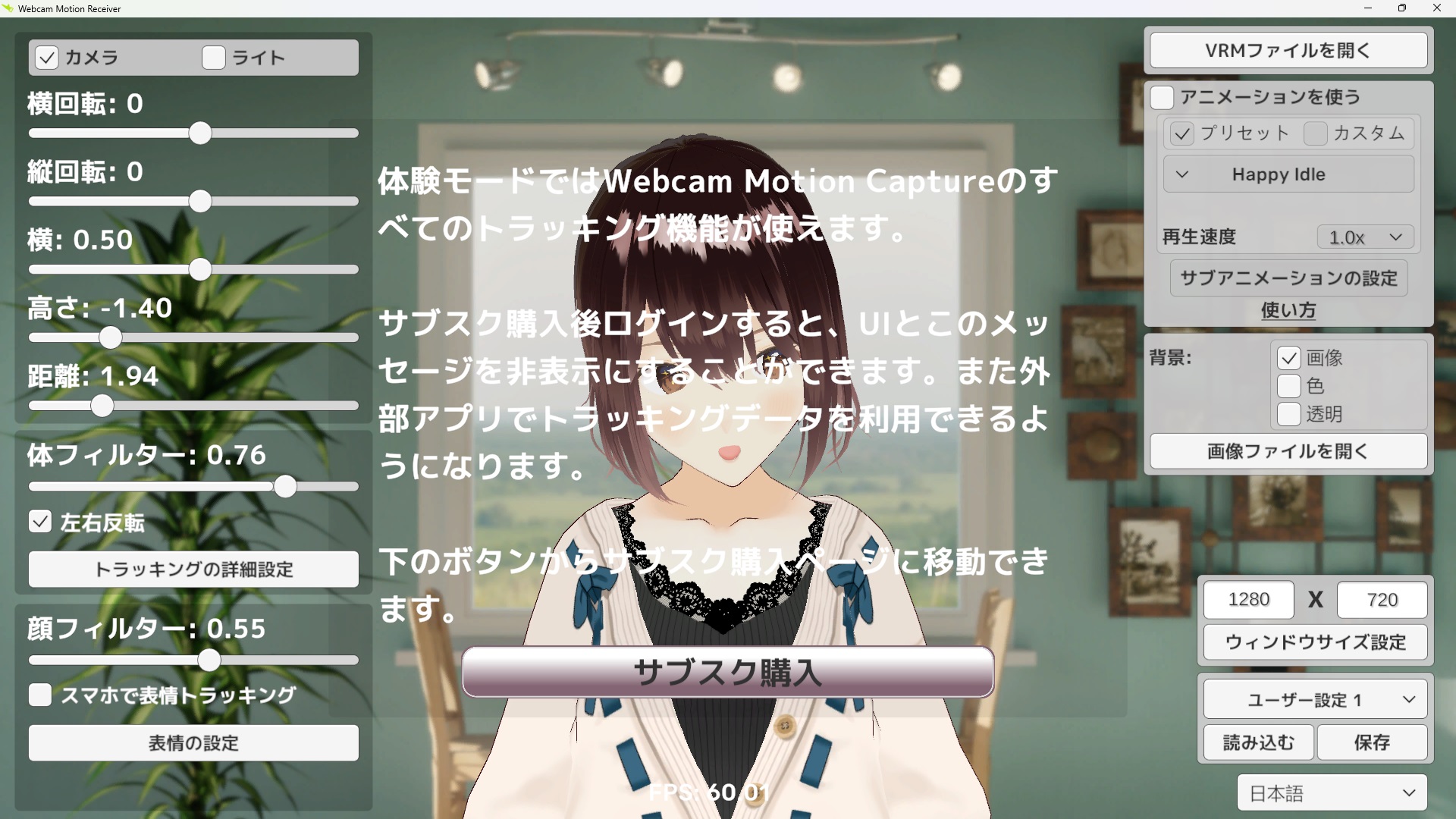Click the 1280 width input field

[x=1248, y=599]
